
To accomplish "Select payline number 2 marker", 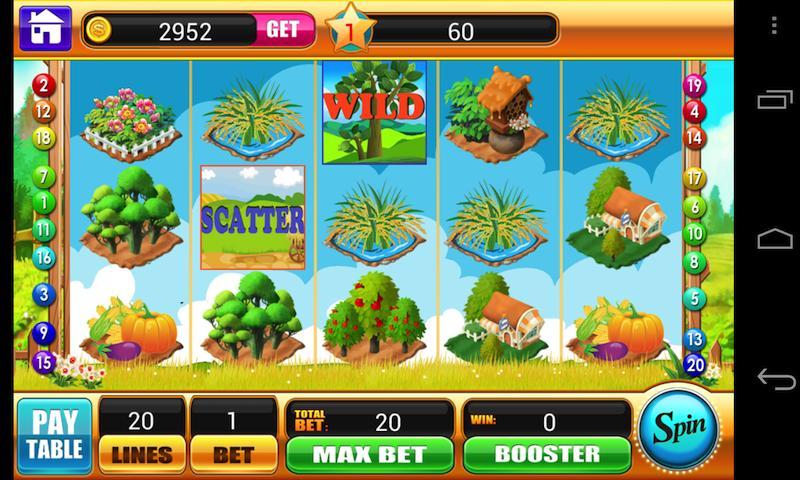I will [x=43, y=85].
